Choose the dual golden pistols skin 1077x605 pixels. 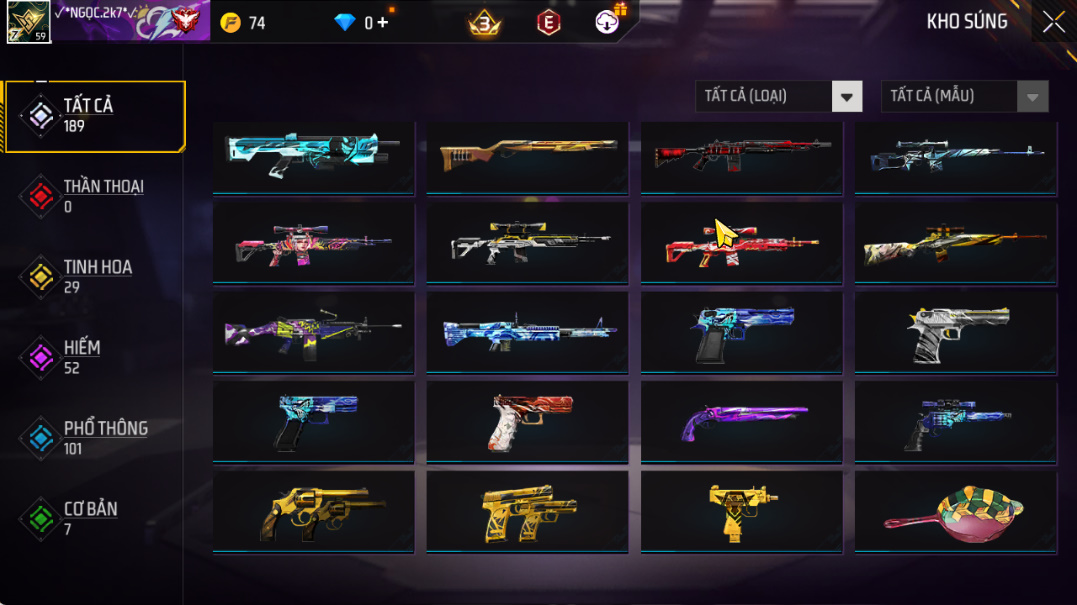coord(527,511)
